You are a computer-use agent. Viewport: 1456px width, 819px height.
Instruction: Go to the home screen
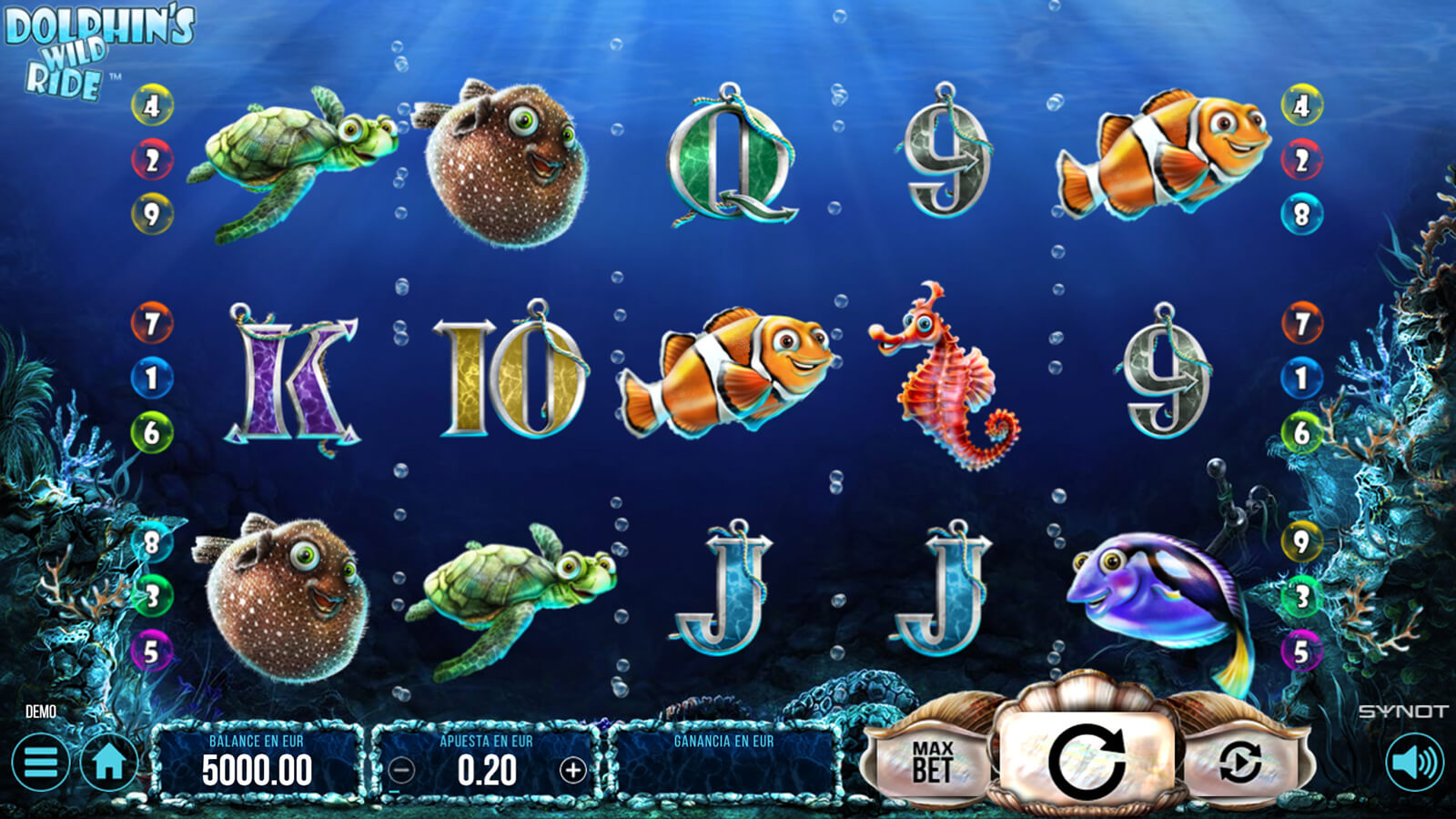tap(109, 763)
